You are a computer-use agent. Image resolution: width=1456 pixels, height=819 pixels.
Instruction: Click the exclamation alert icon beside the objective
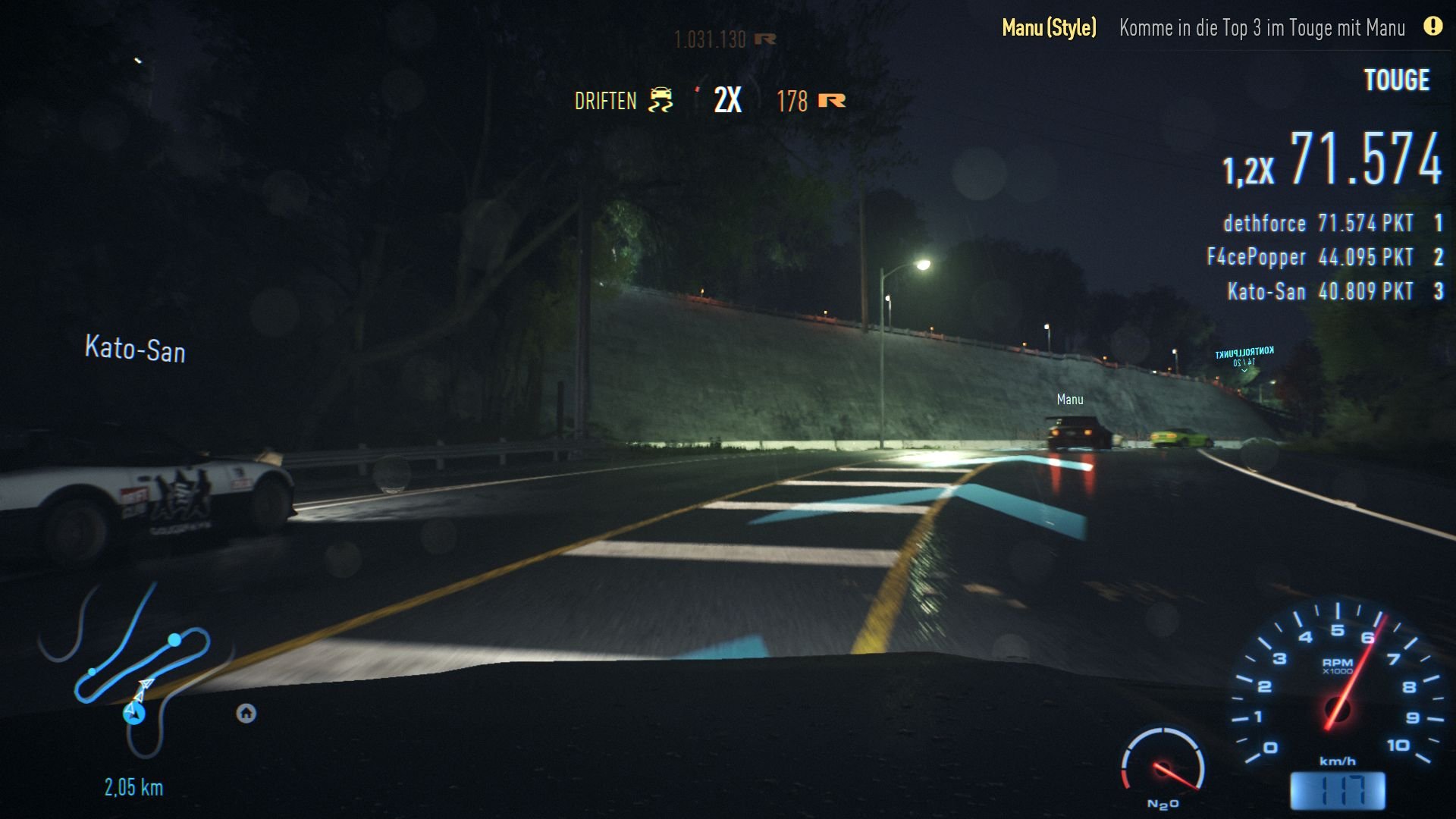1430,28
